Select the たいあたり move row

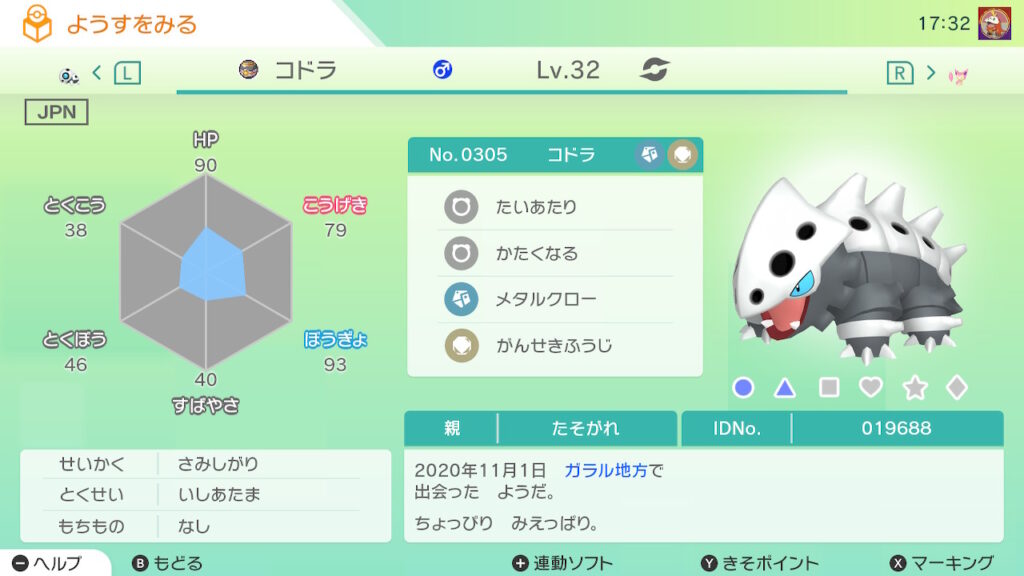(x=555, y=208)
